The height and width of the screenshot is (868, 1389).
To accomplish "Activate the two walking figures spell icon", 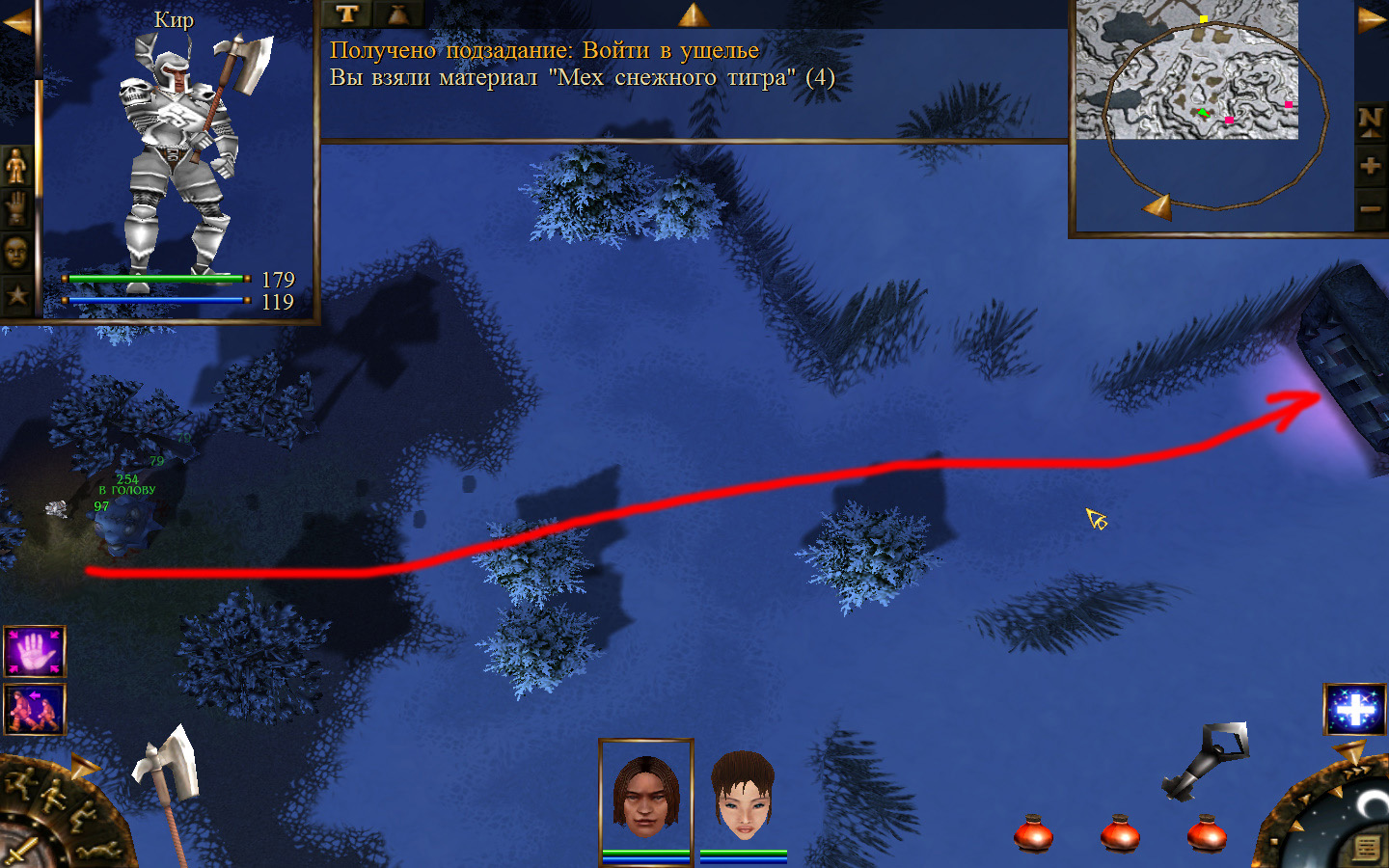I will pyautogui.click(x=35, y=709).
